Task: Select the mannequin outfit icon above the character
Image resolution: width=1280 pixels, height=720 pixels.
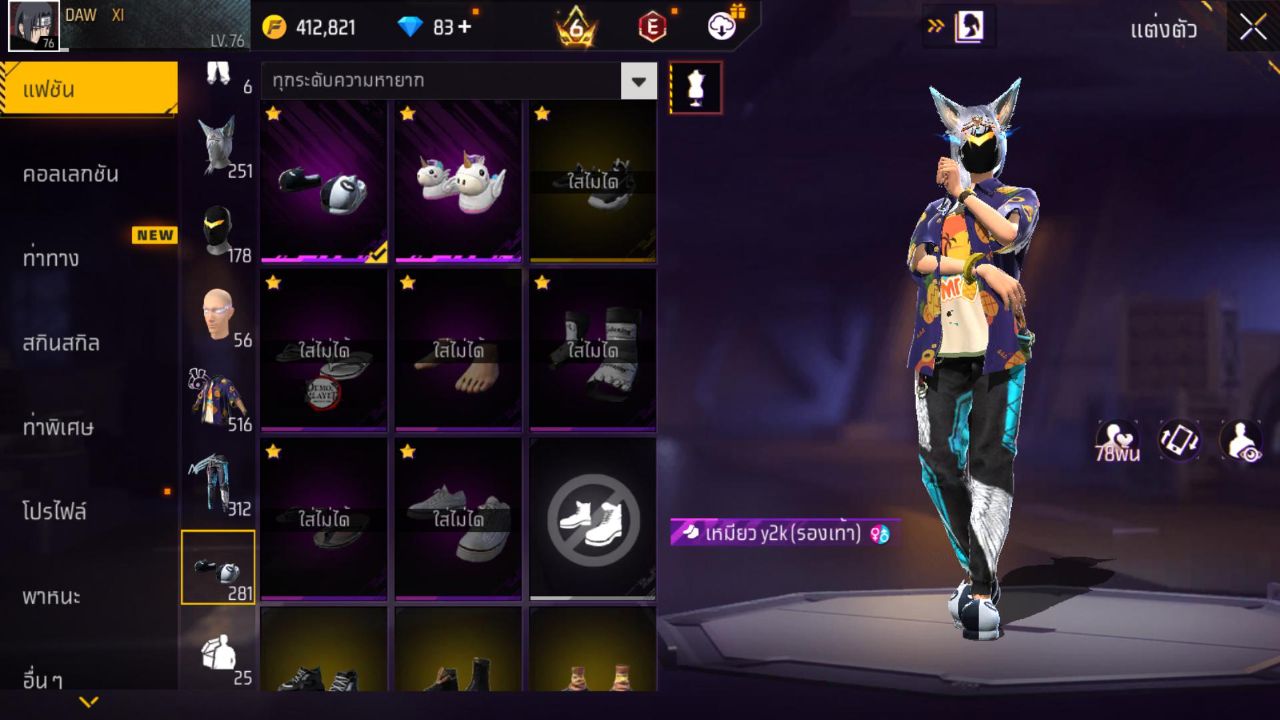Action: (x=696, y=87)
